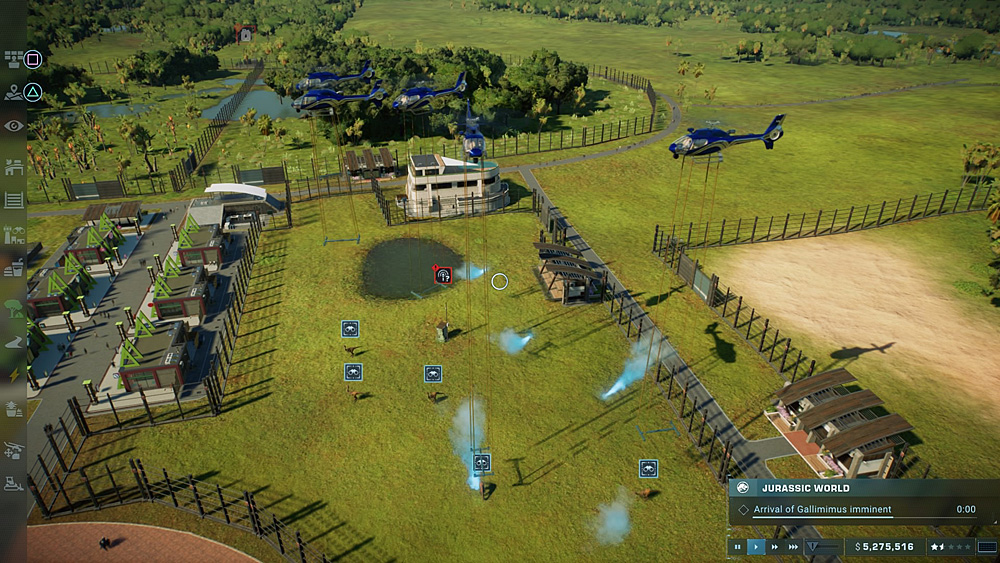
Task: Click the Jurassic World logo in notification header
Action: click(x=743, y=488)
